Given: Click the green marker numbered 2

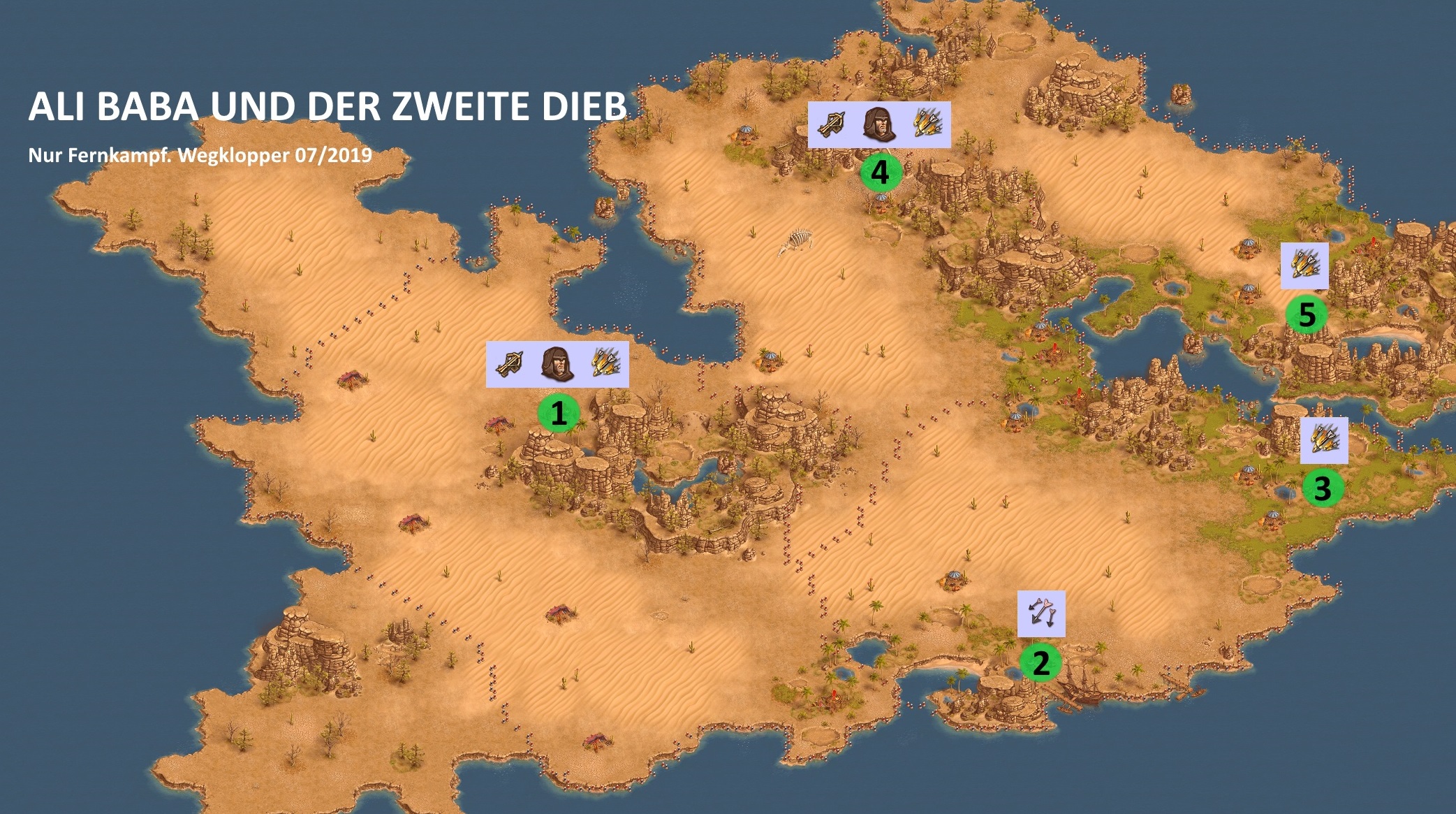Looking at the screenshot, I should 1040,662.
